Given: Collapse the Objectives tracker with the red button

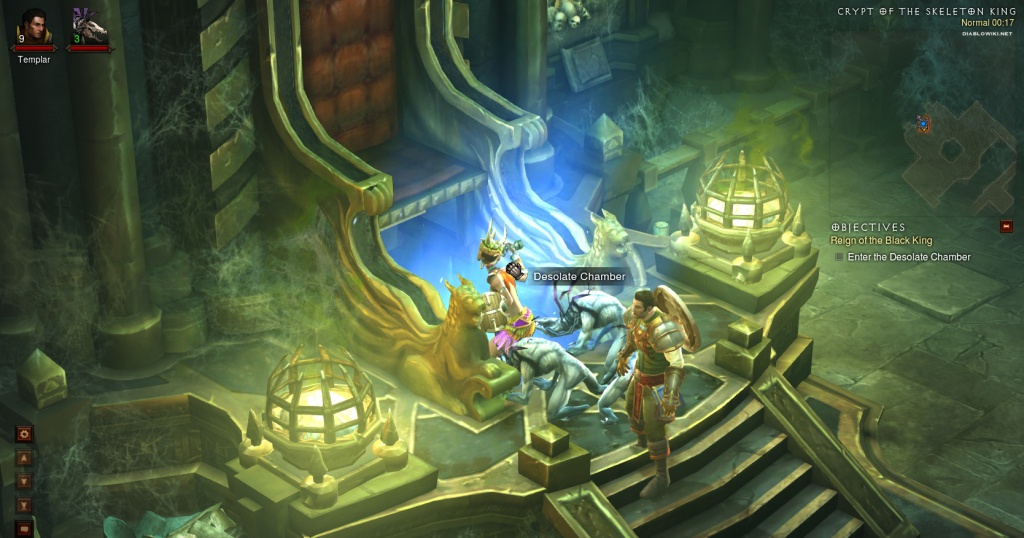Looking at the screenshot, I should tap(1006, 227).
